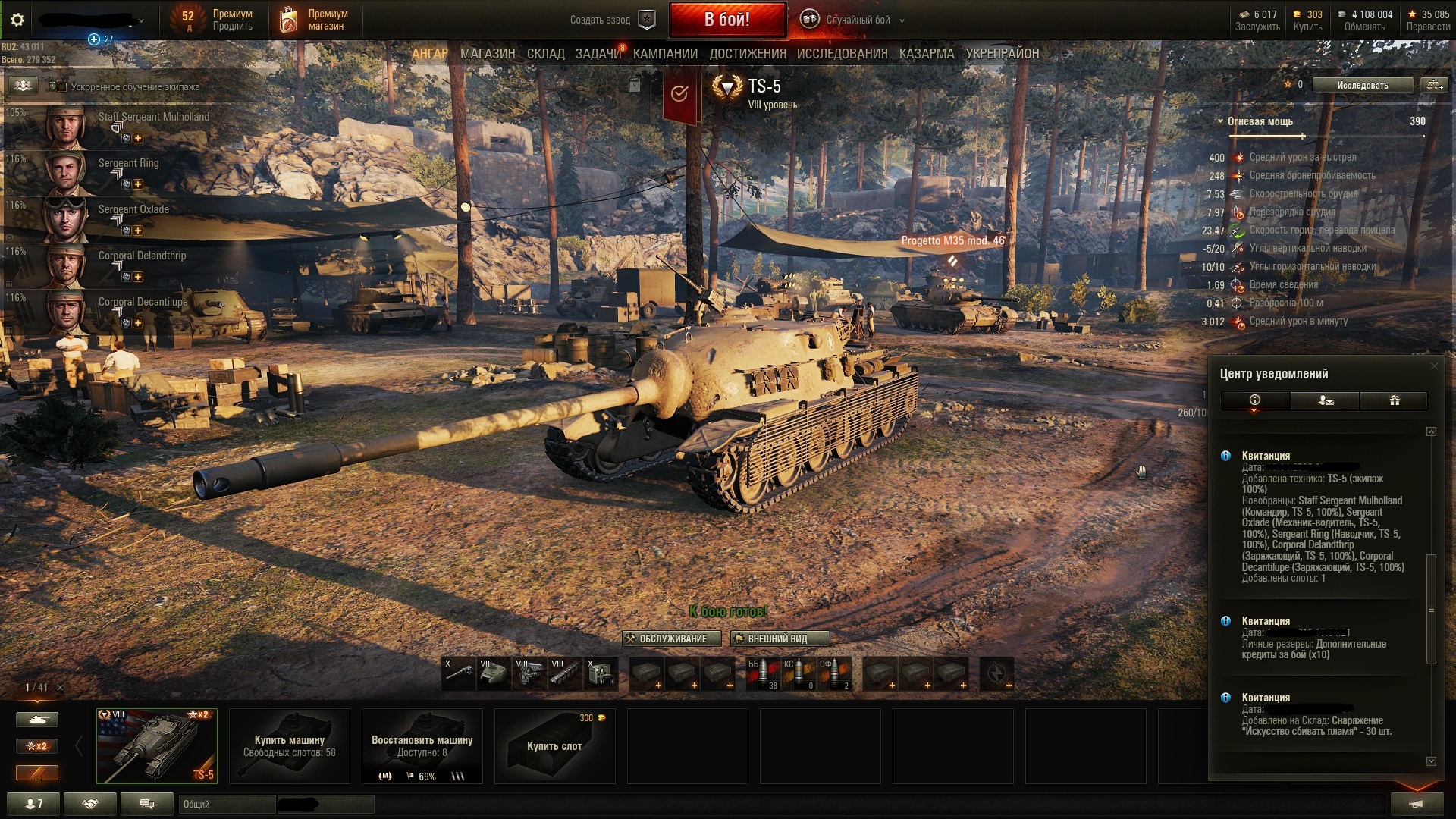Open the КАЗАРМА barracks tab
1456x819 pixels.
926,54
